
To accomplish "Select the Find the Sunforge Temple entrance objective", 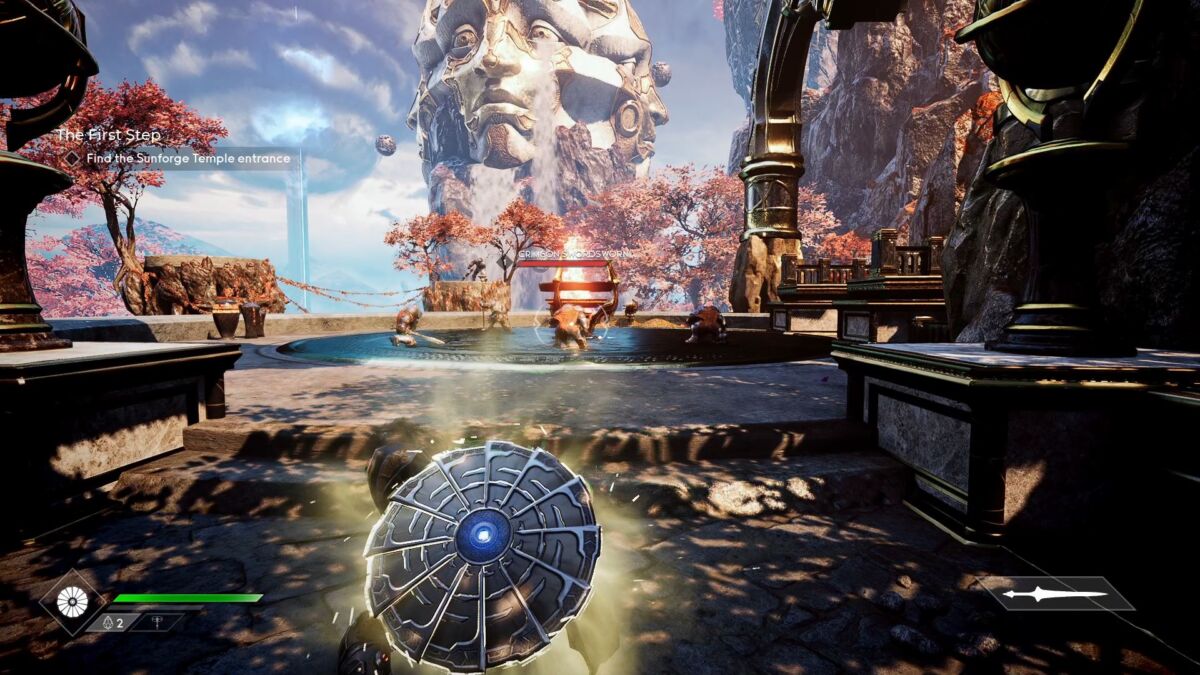I will click(178, 158).
